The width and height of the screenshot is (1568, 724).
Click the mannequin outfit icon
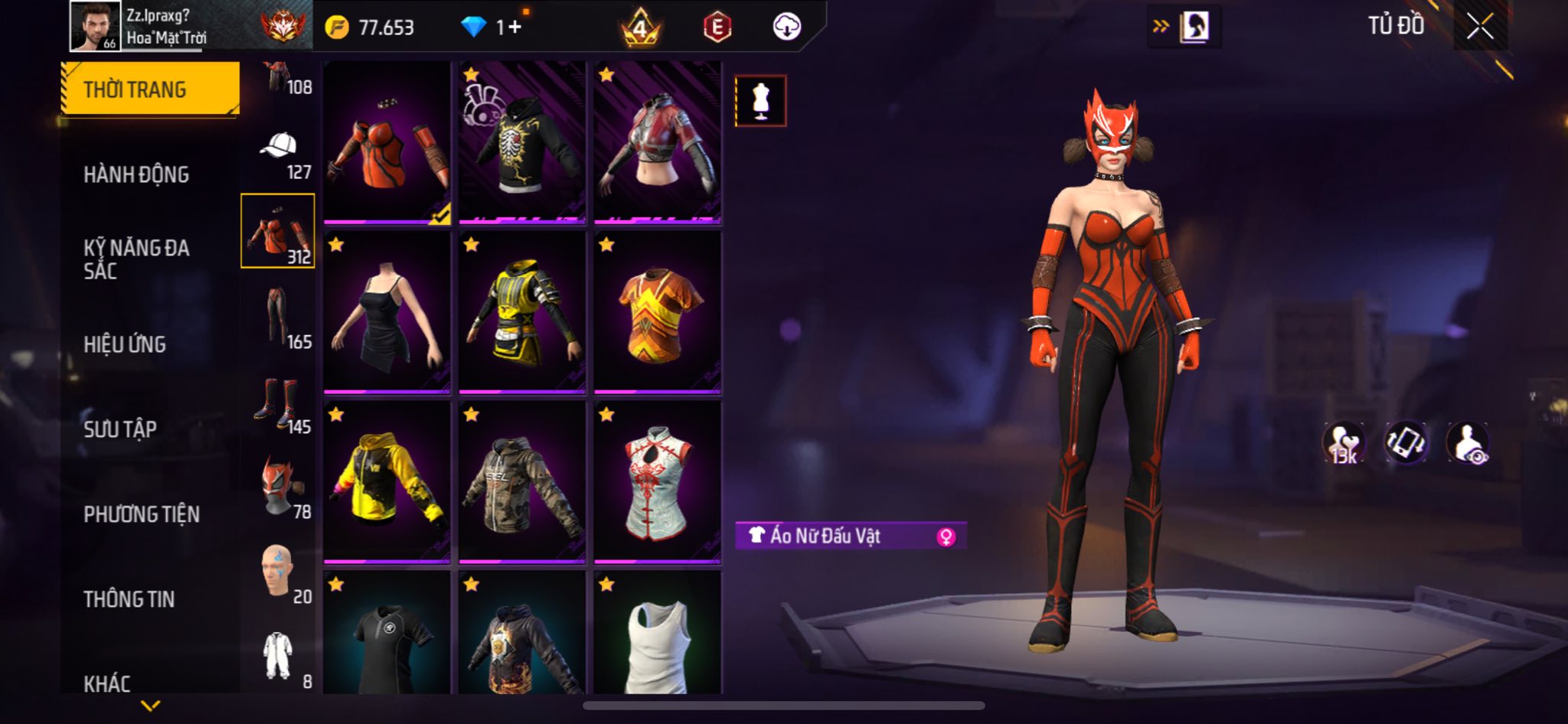point(760,100)
